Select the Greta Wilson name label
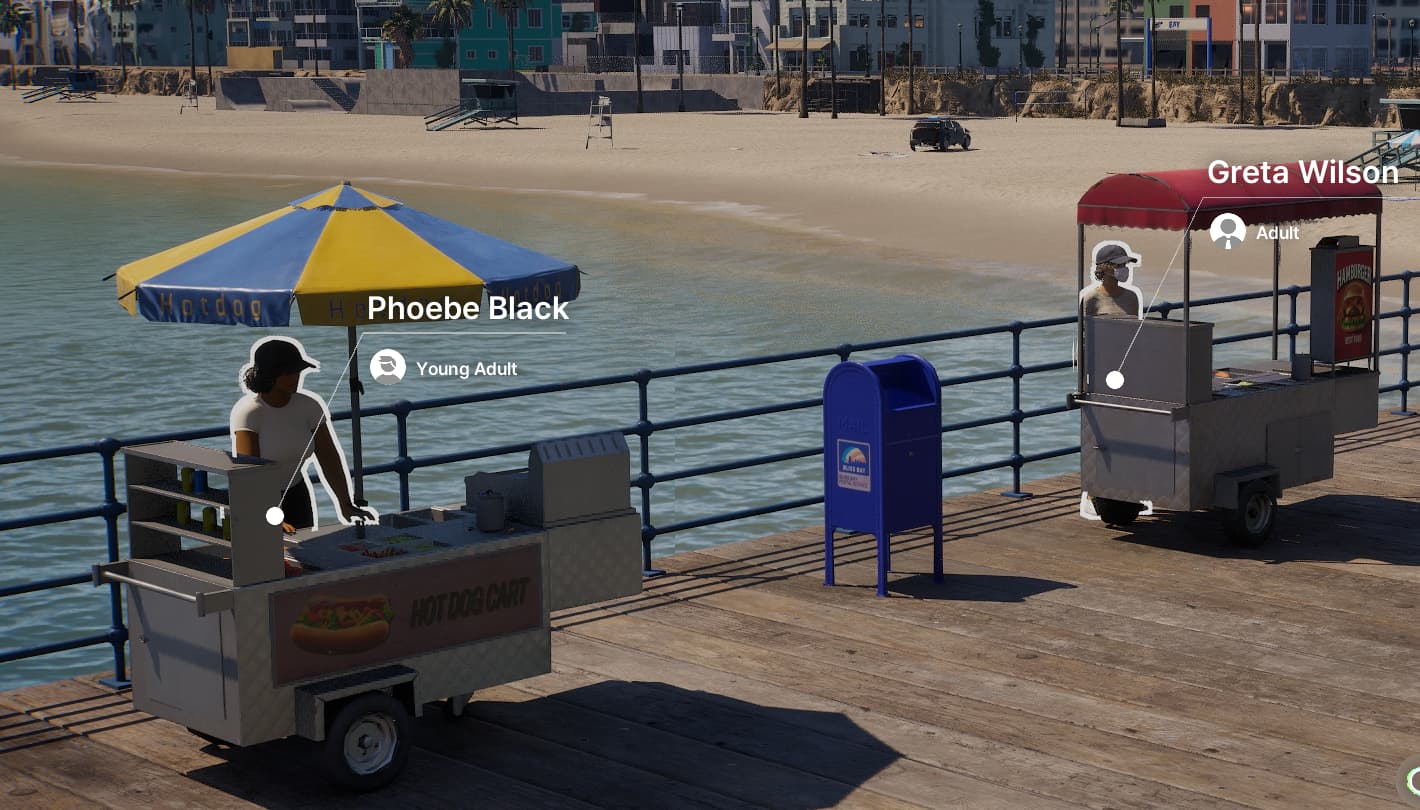Viewport: 1420px width, 810px height. pos(1302,173)
